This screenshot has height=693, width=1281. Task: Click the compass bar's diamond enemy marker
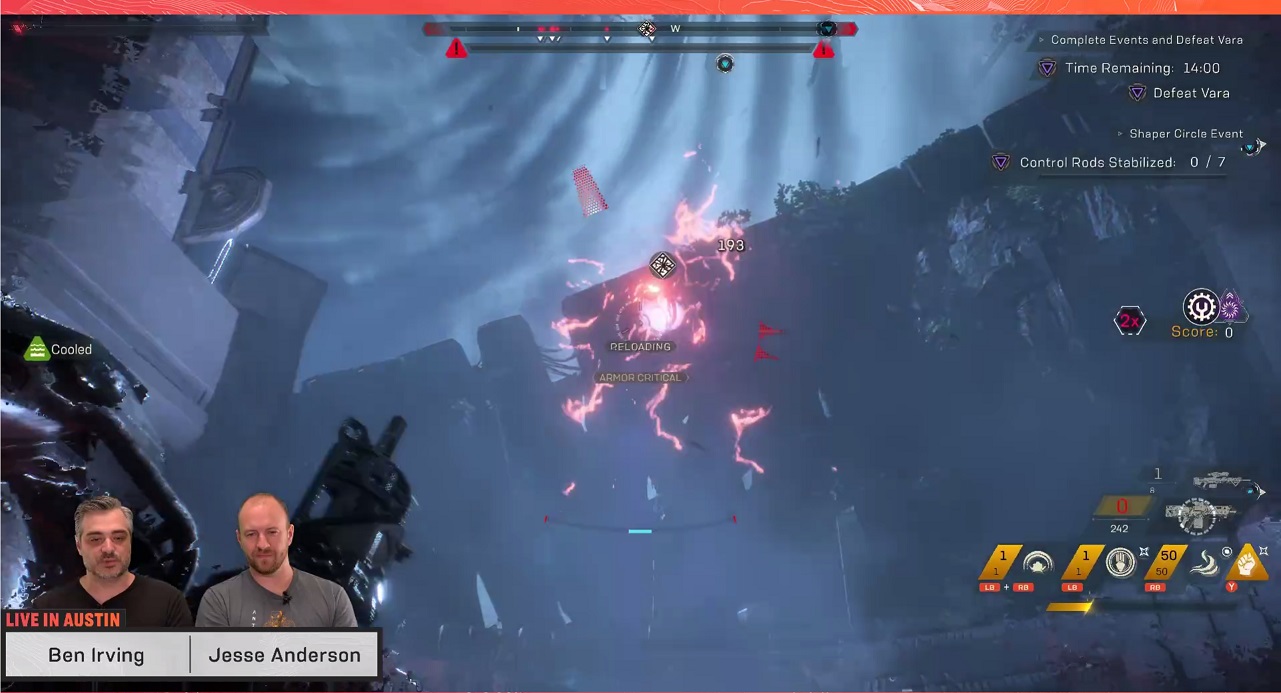[x=647, y=29]
